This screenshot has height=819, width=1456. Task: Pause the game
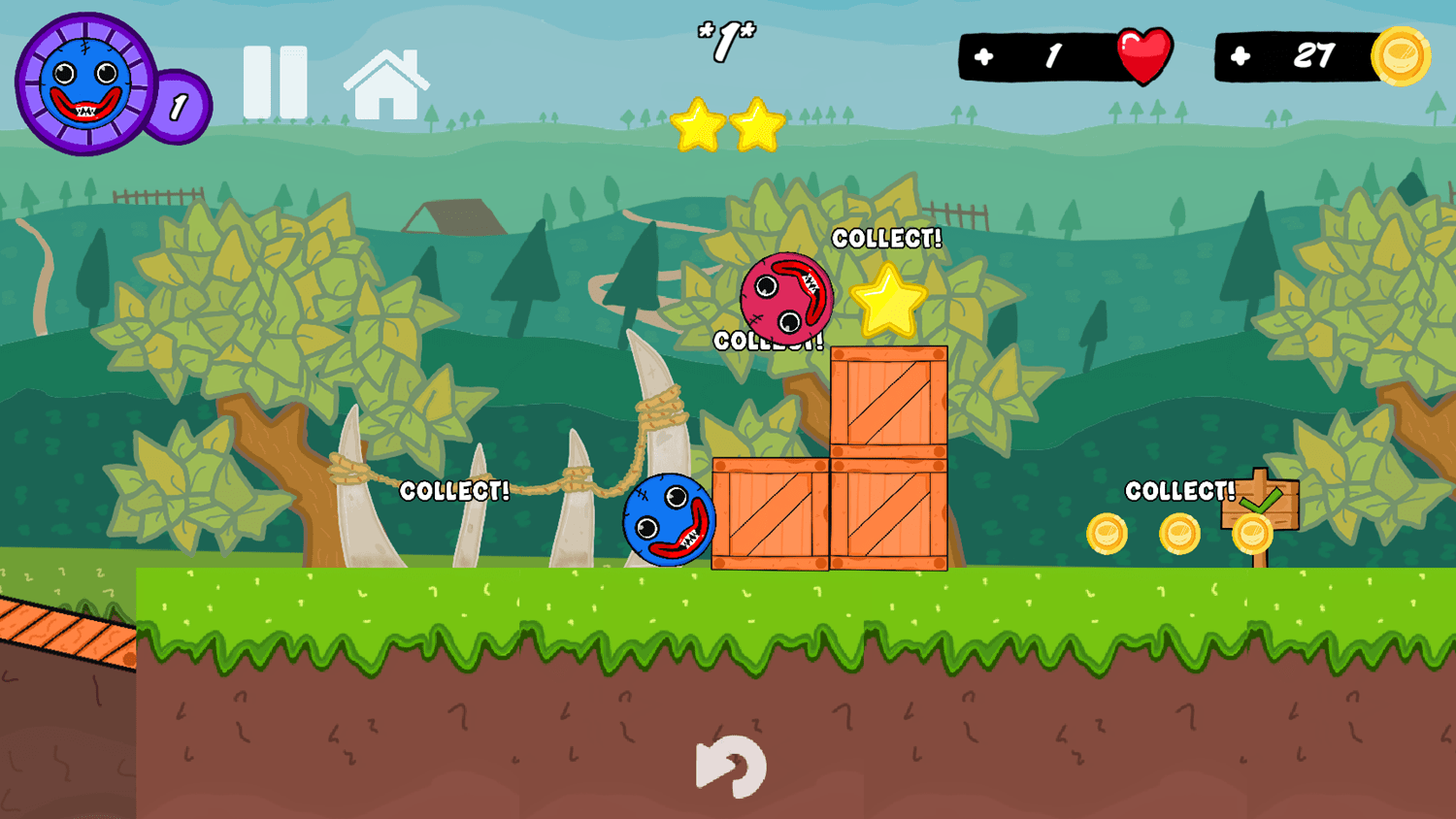(276, 80)
